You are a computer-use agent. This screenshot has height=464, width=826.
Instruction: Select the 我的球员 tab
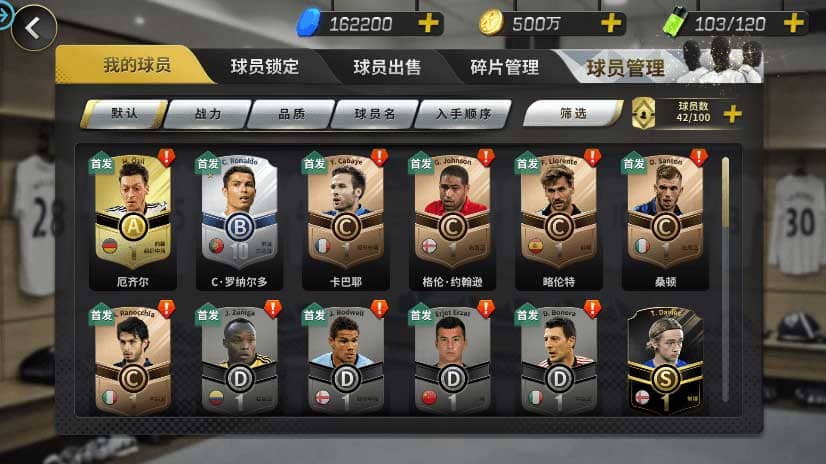point(137,66)
